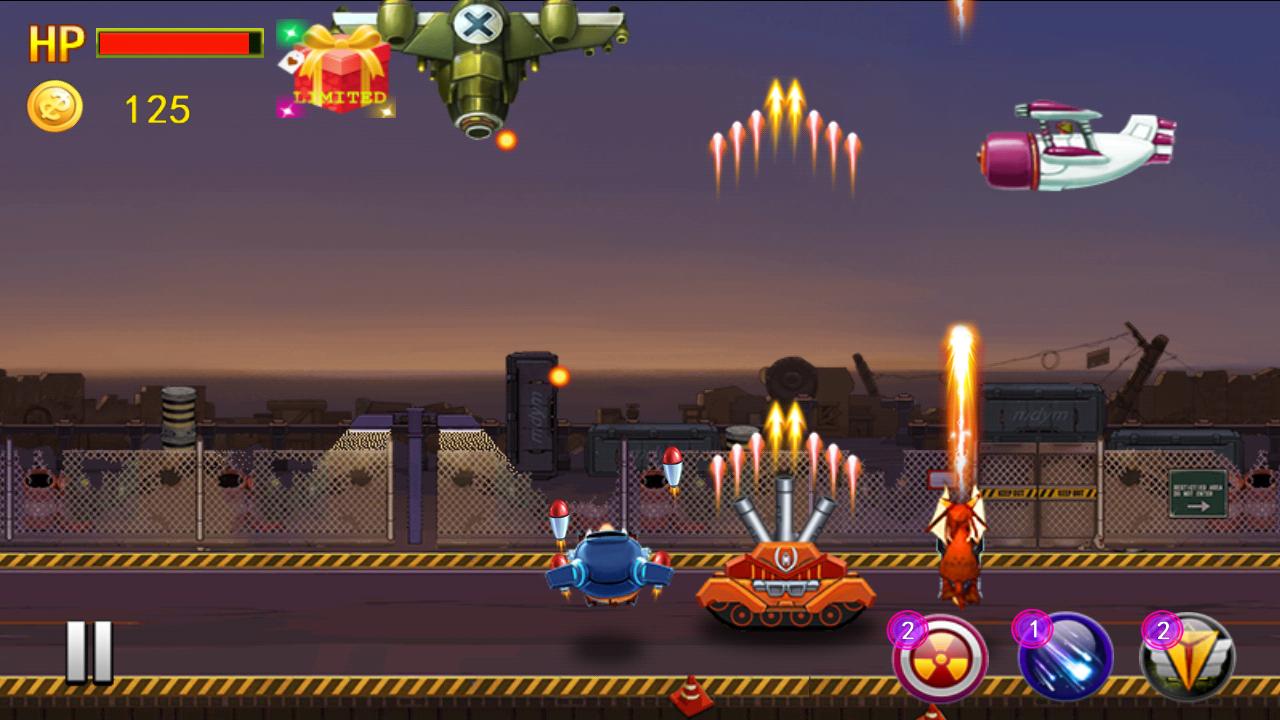Trigger the golden winged shield ability
Viewport: 1280px width, 720px height.
[1190, 658]
